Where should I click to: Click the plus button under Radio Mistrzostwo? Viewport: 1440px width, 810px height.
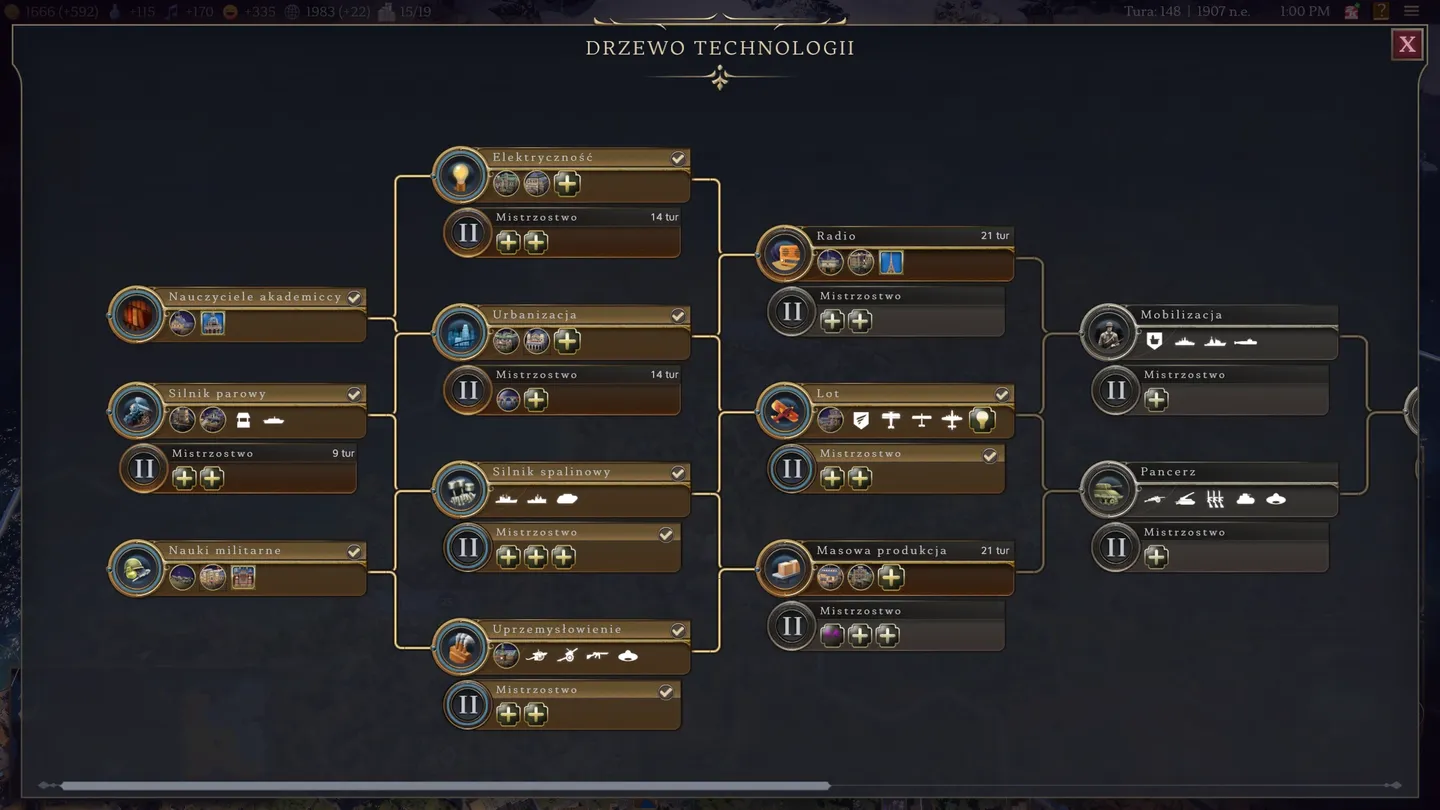coord(832,321)
